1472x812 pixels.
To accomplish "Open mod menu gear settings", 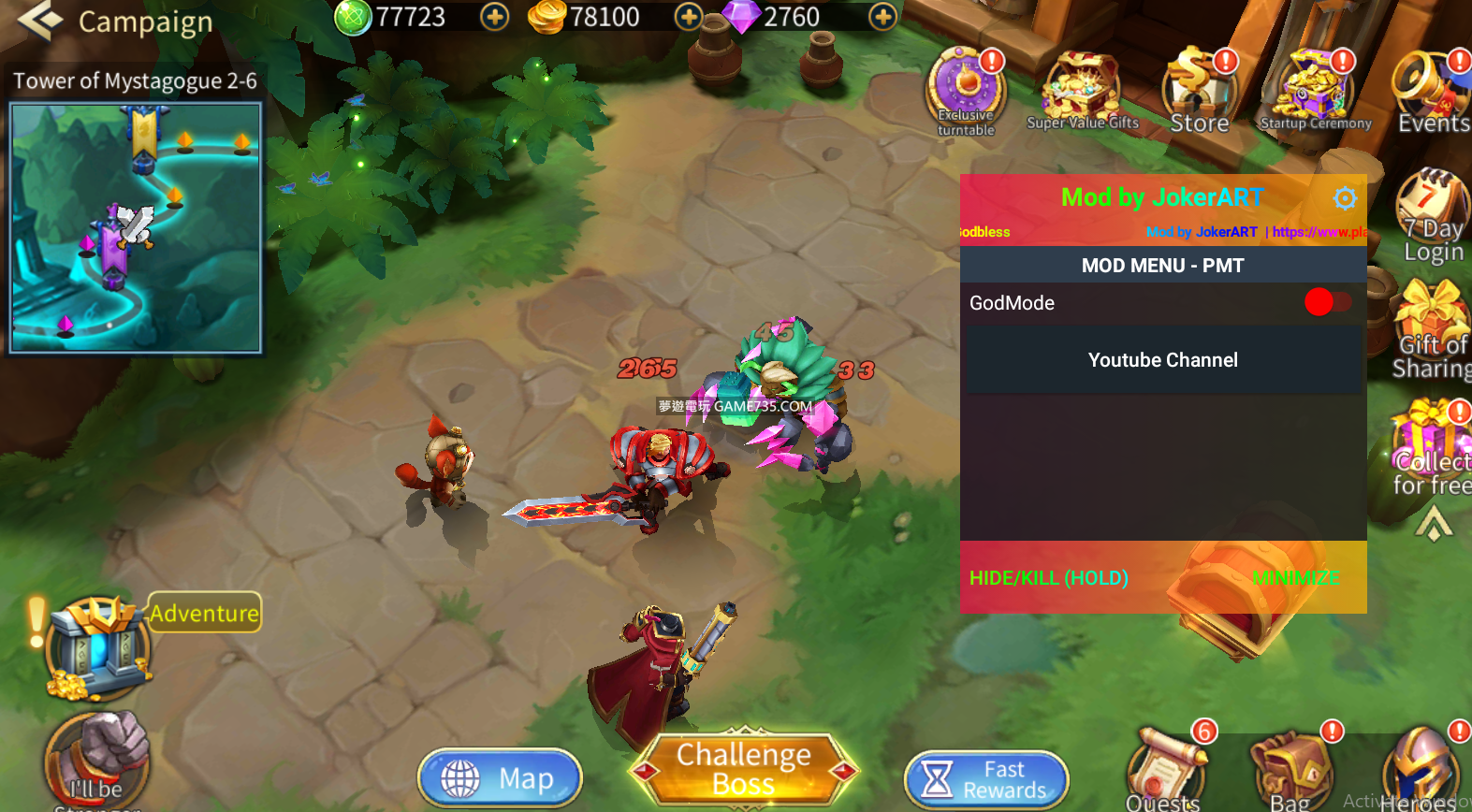I will coord(1345,198).
